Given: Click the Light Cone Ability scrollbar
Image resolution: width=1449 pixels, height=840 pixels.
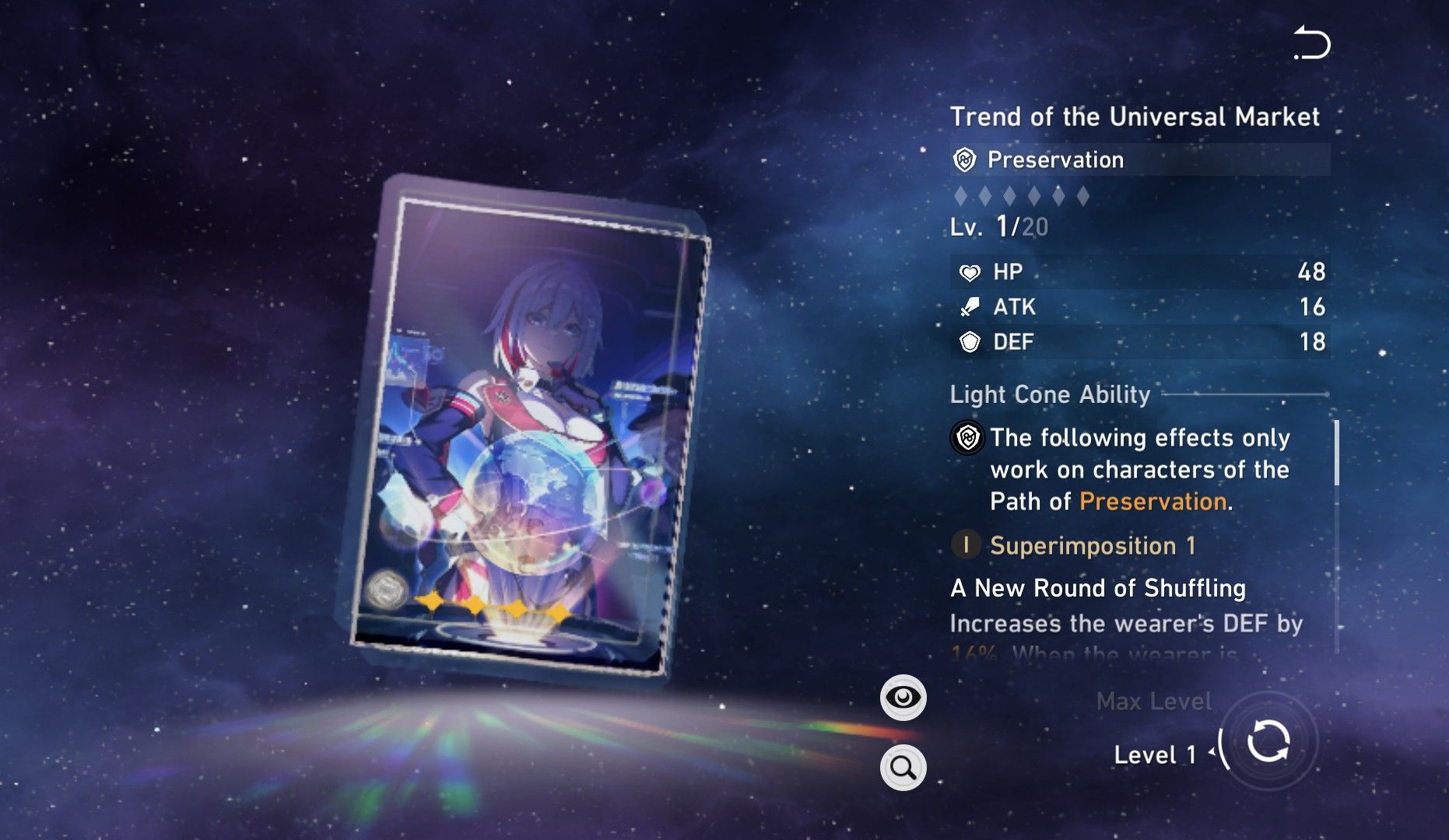Looking at the screenshot, I should (1336, 453).
